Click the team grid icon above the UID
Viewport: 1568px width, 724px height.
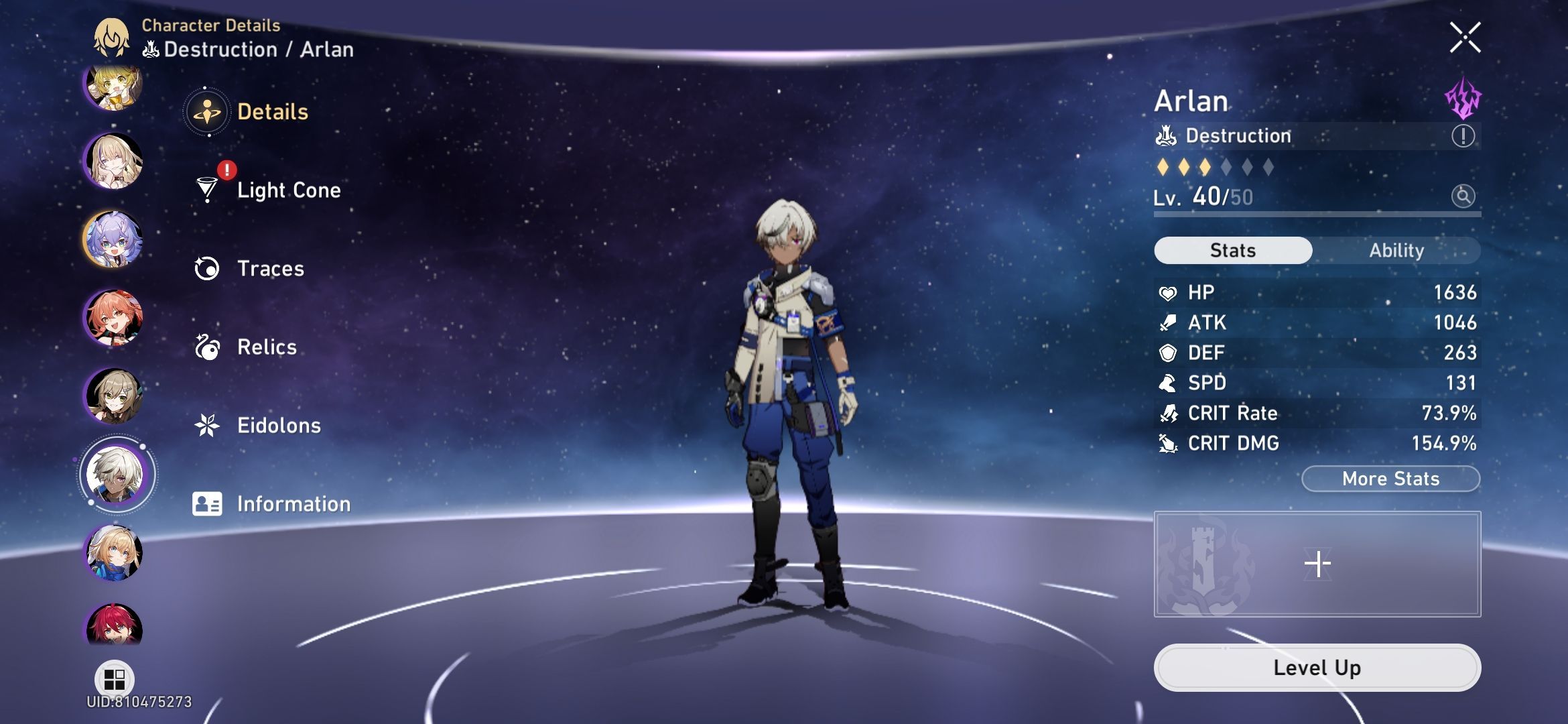(x=115, y=678)
